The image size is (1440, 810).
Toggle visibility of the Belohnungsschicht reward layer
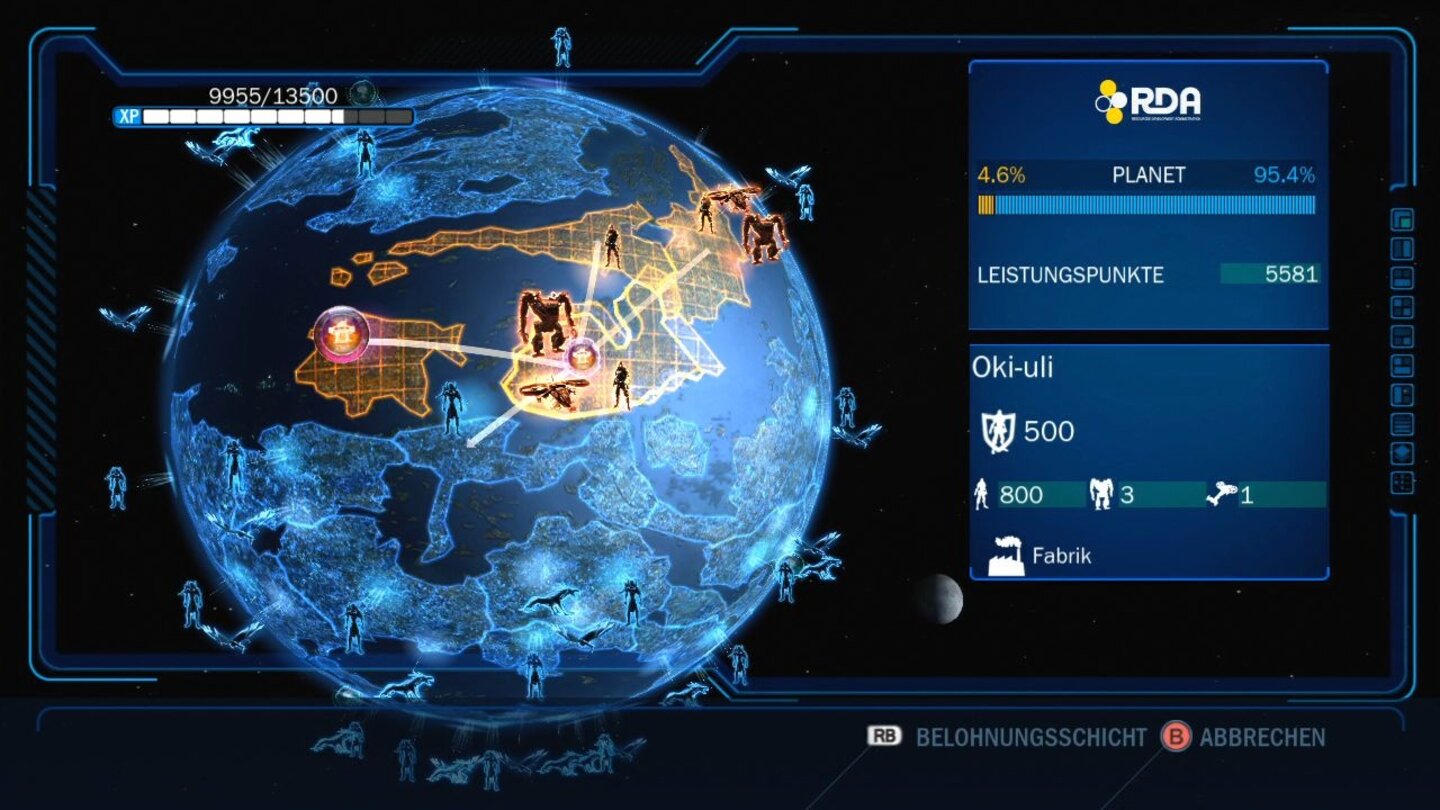point(1030,738)
